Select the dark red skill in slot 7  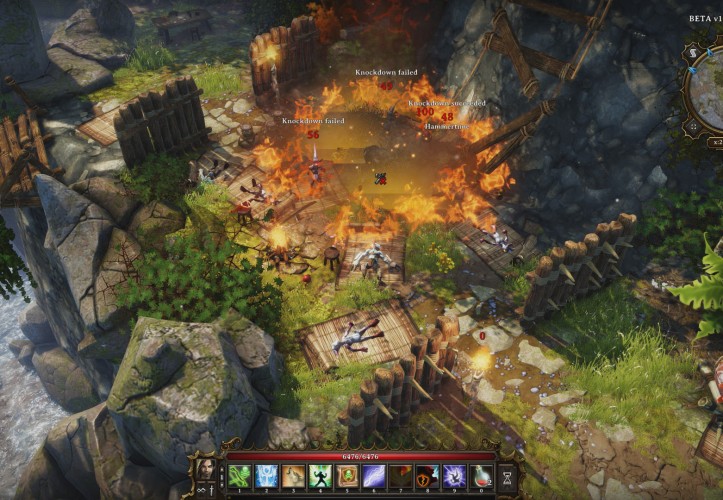click(x=401, y=476)
